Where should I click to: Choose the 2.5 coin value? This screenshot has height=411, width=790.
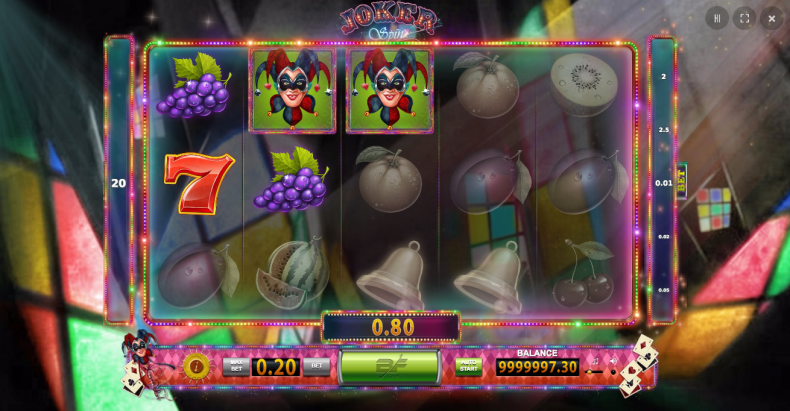tap(663, 130)
